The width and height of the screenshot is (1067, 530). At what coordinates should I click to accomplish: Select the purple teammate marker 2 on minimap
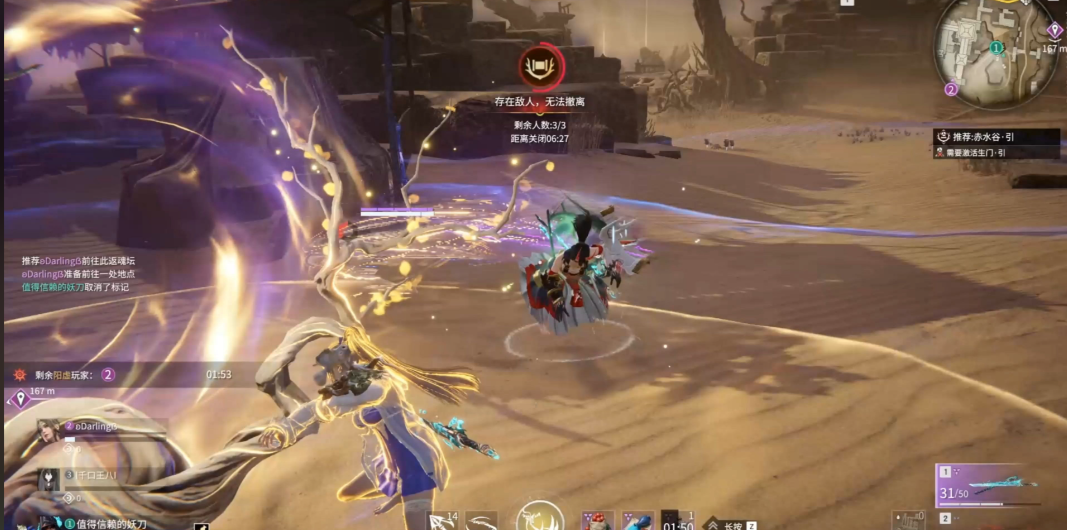pyautogui.click(x=951, y=89)
